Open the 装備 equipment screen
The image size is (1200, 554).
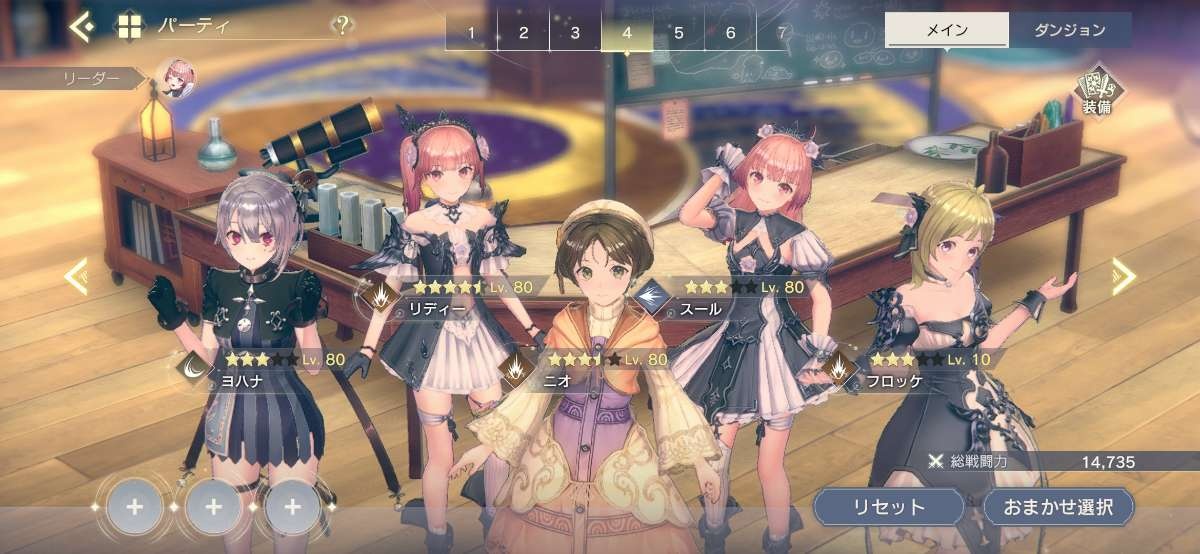click(x=1096, y=93)
